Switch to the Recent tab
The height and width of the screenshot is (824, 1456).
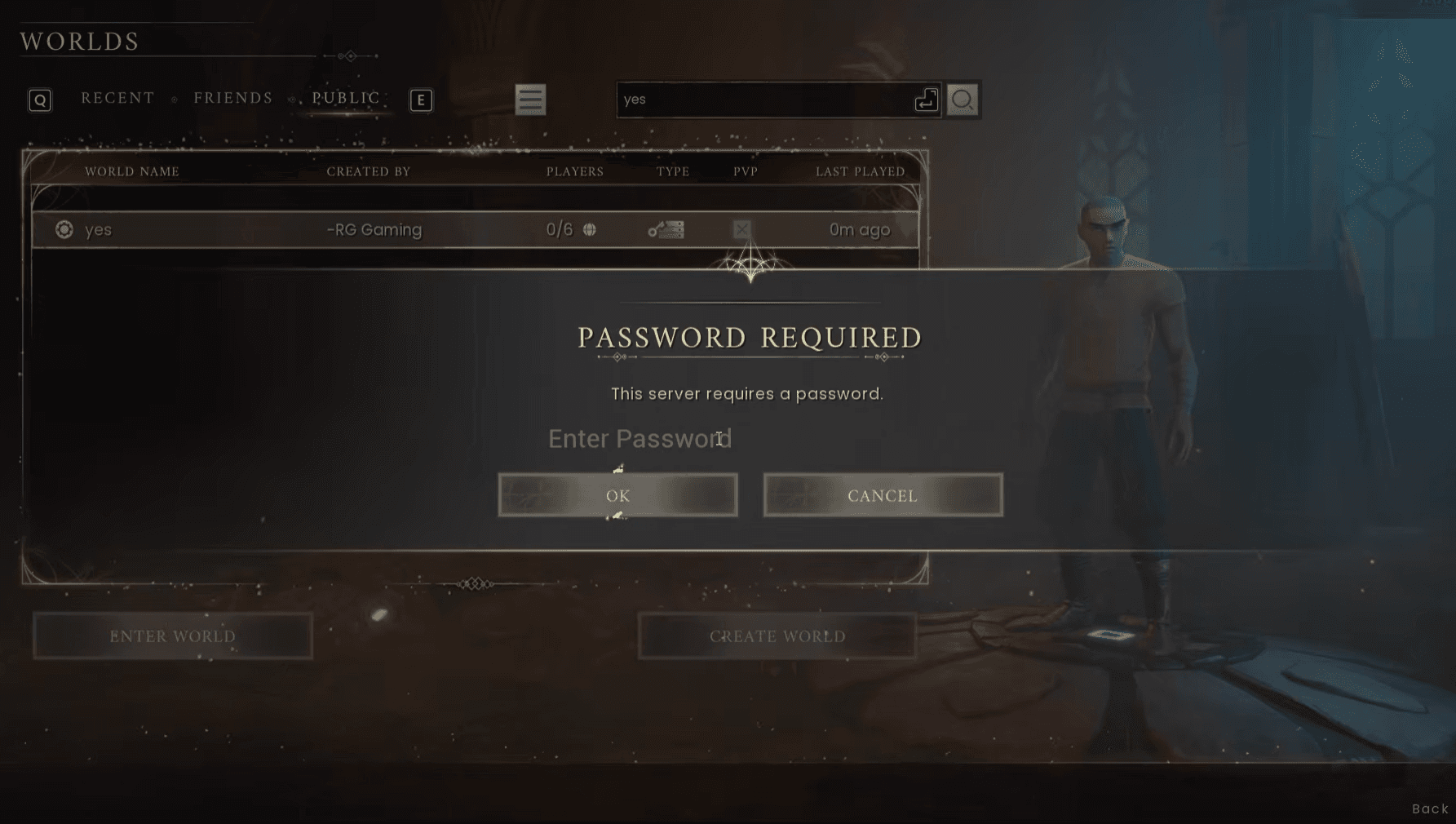(117, 97)
